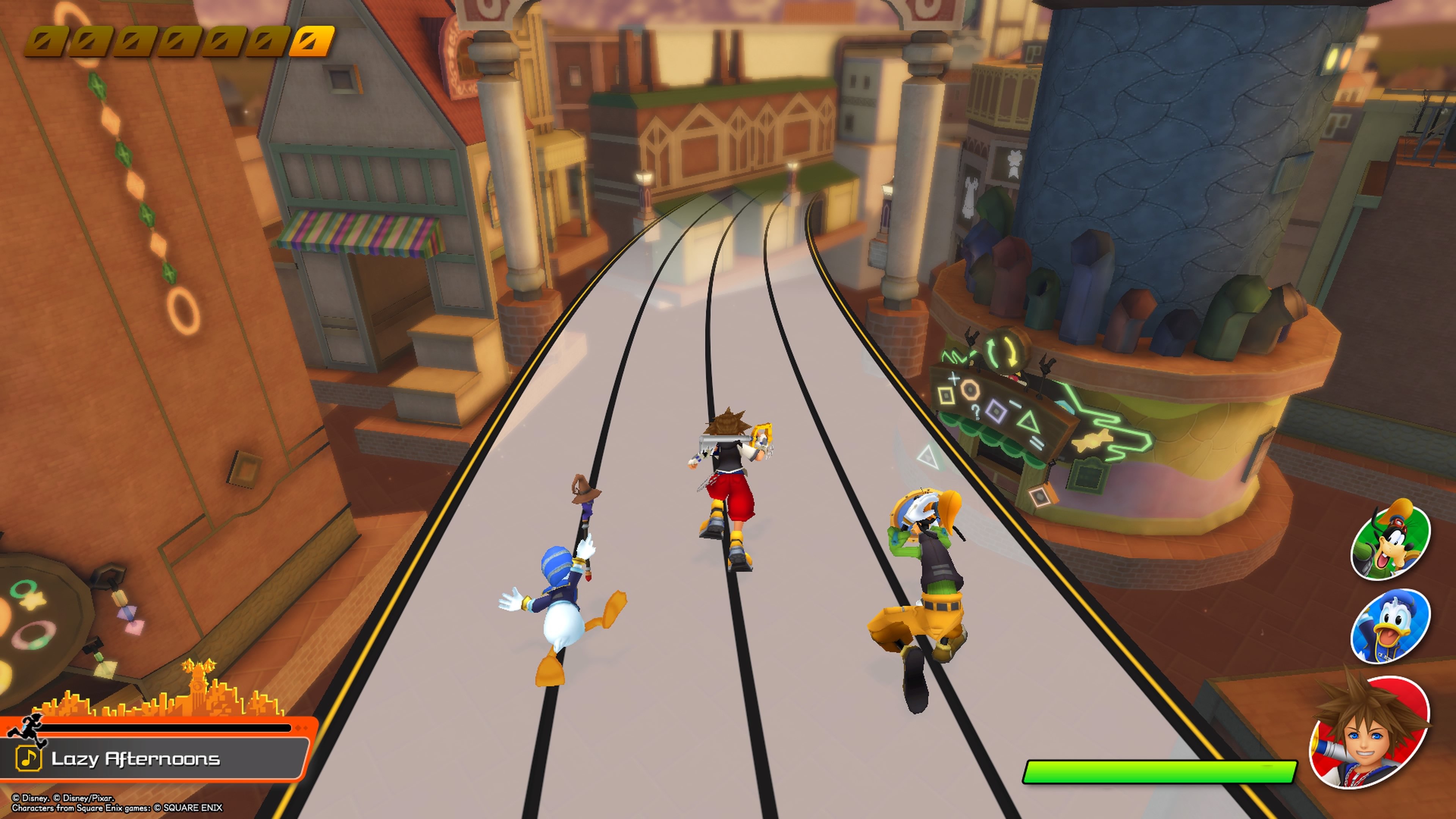Toggle the neon question mark symbol on the shop sign

[977, 412]
